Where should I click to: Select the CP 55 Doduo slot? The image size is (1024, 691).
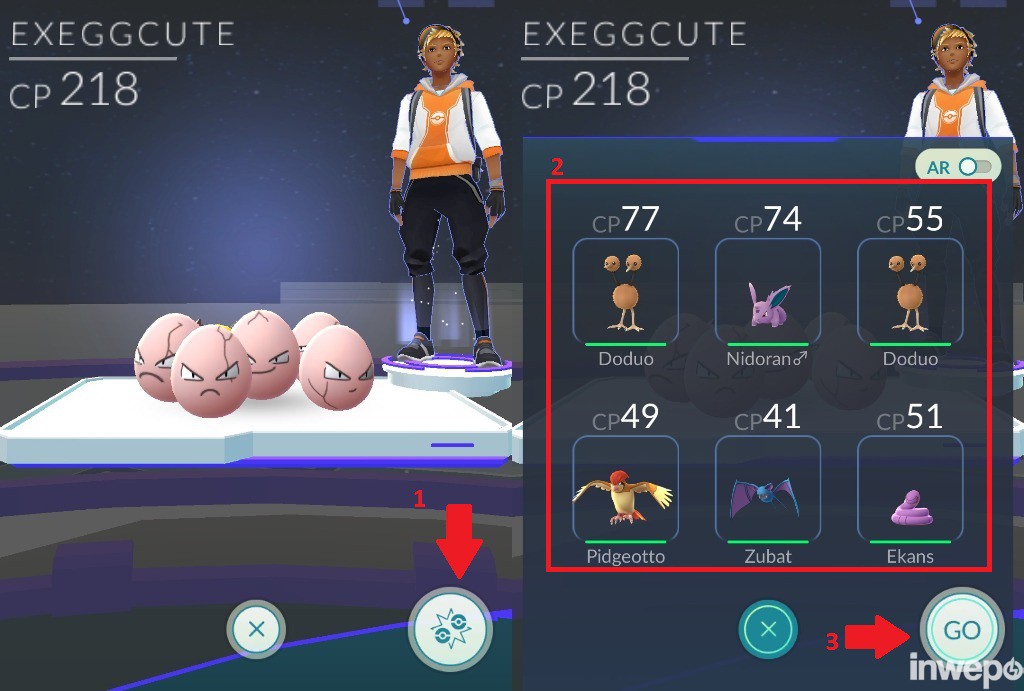pos(909,292)
